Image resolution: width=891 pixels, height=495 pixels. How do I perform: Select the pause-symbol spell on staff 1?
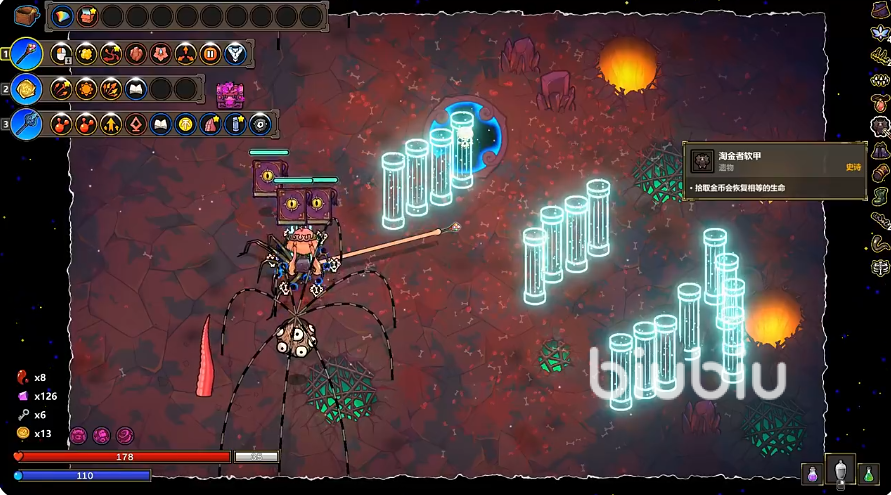[x=211, y=54]
